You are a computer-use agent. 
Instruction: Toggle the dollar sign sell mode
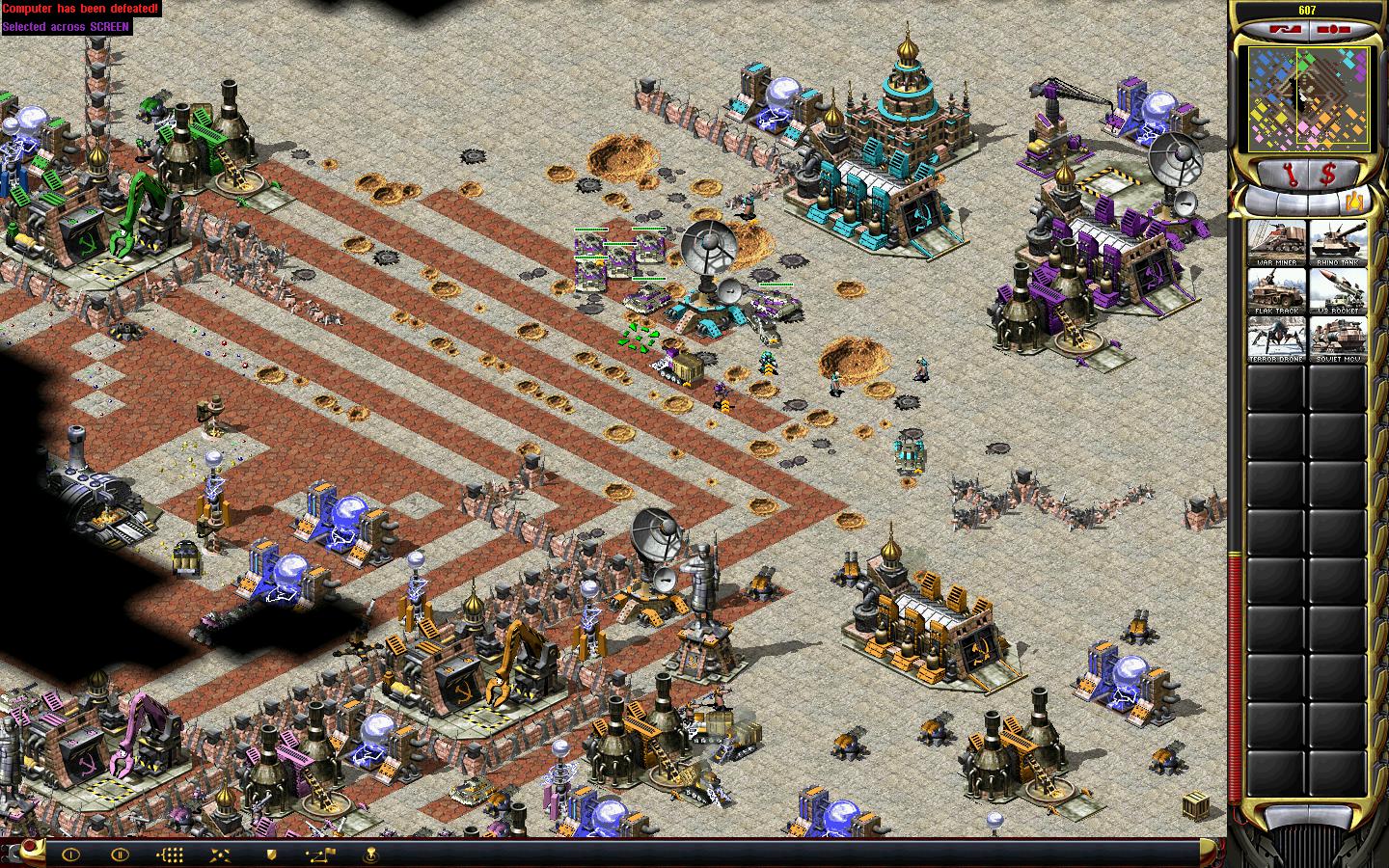[x=1329, y=174]
